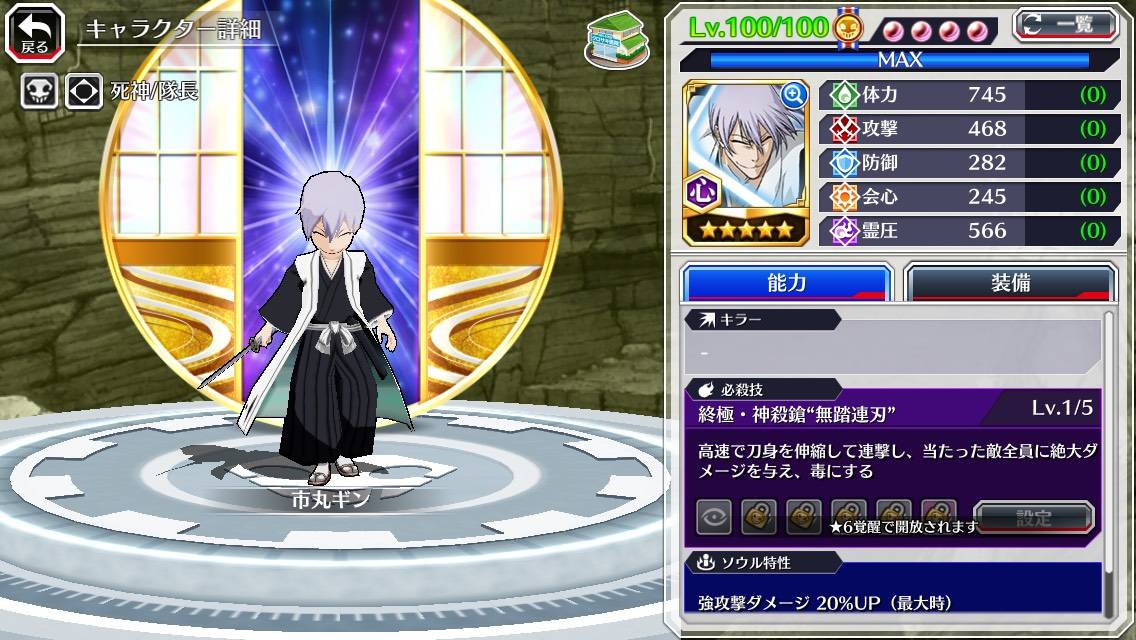Open the green shop building icon
This screenshot has width=1136, height=640.
(612, 39)
